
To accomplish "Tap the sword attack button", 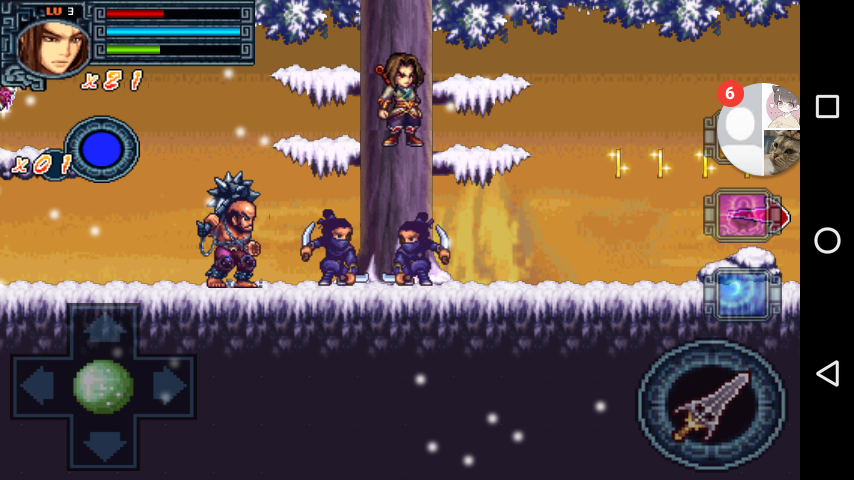I will point(712,405).
